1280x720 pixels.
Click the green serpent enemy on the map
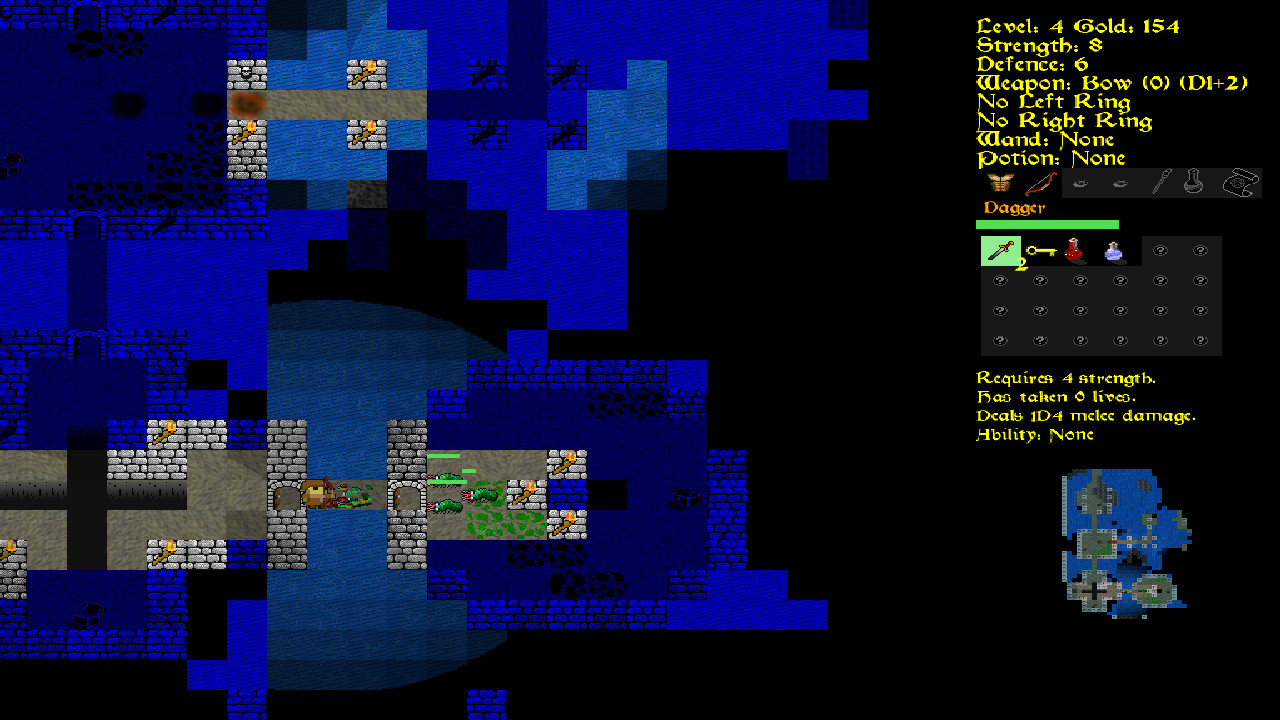[483, 494]
